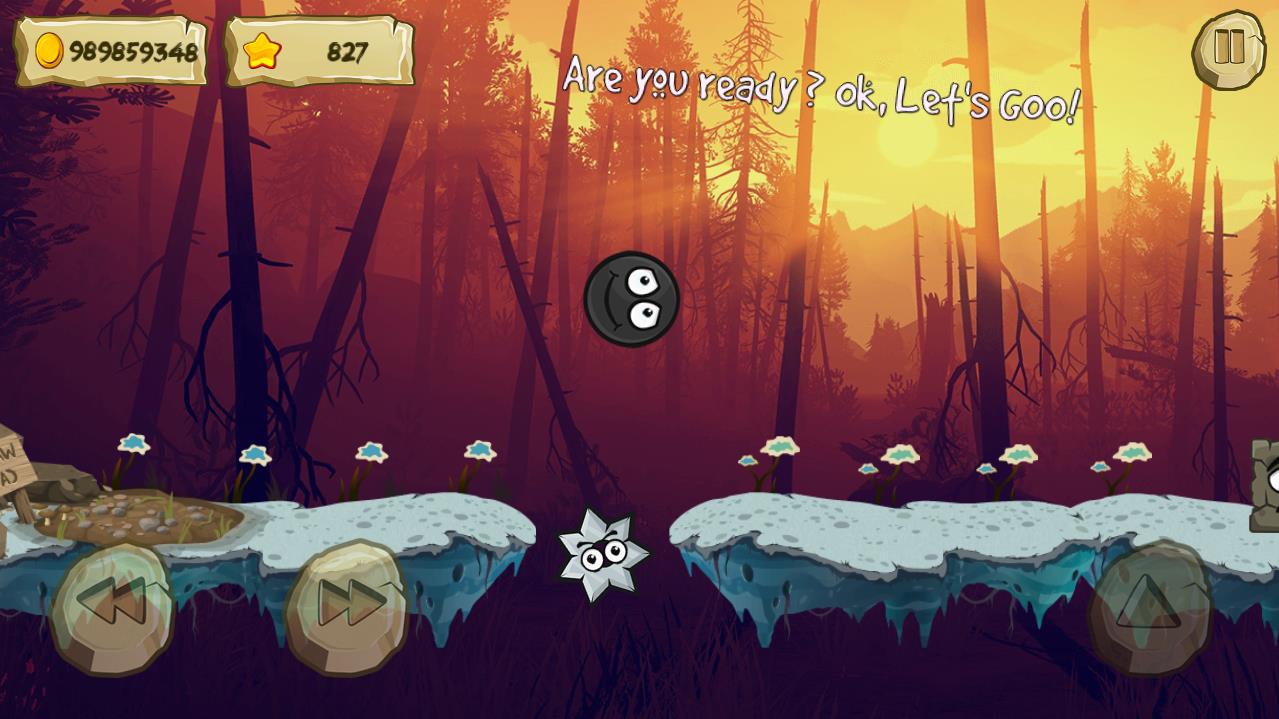Viewport: 1279px width, 719px height.
Task: Hit the jump triangle button
Action: pyautogui.click(x=1148, y=603)
